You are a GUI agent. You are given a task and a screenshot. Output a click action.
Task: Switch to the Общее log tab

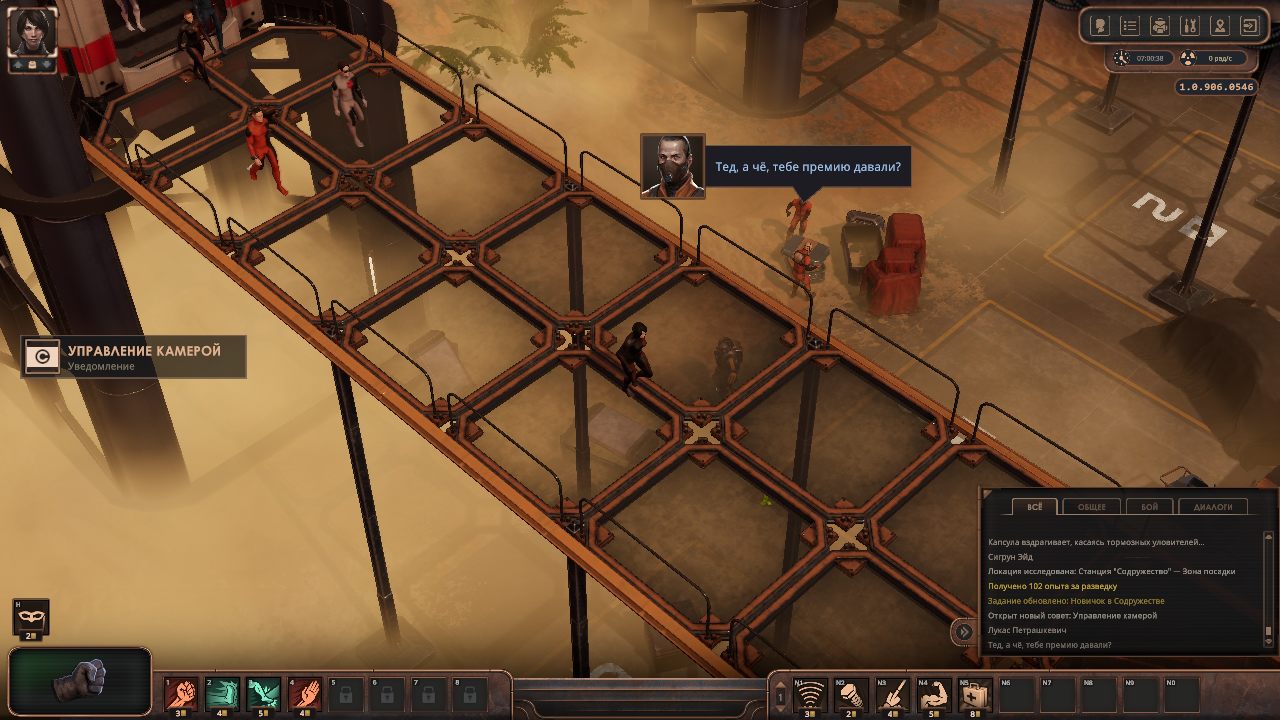pos(1091,507)
